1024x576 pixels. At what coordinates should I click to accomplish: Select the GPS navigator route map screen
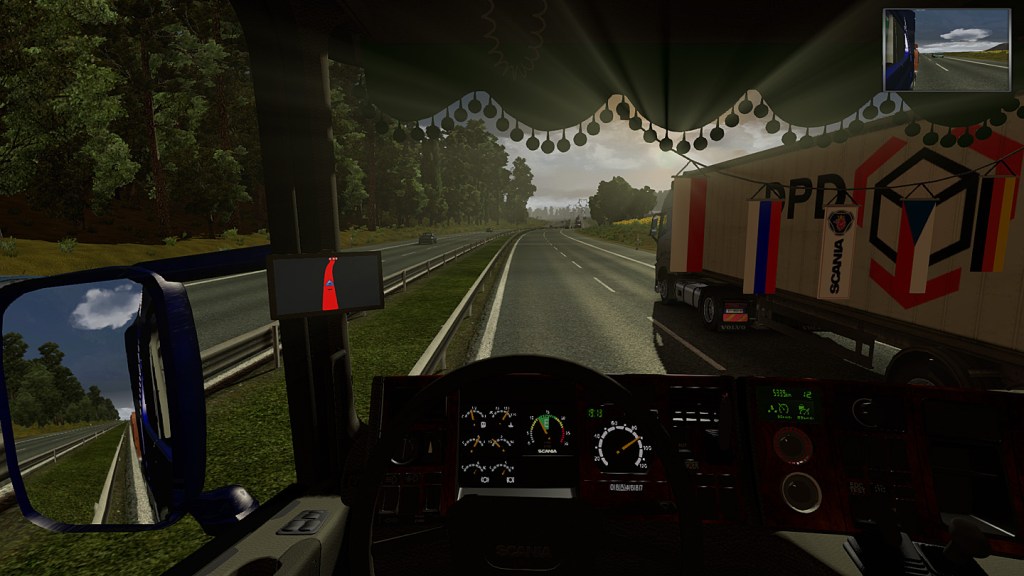(326, 284)
